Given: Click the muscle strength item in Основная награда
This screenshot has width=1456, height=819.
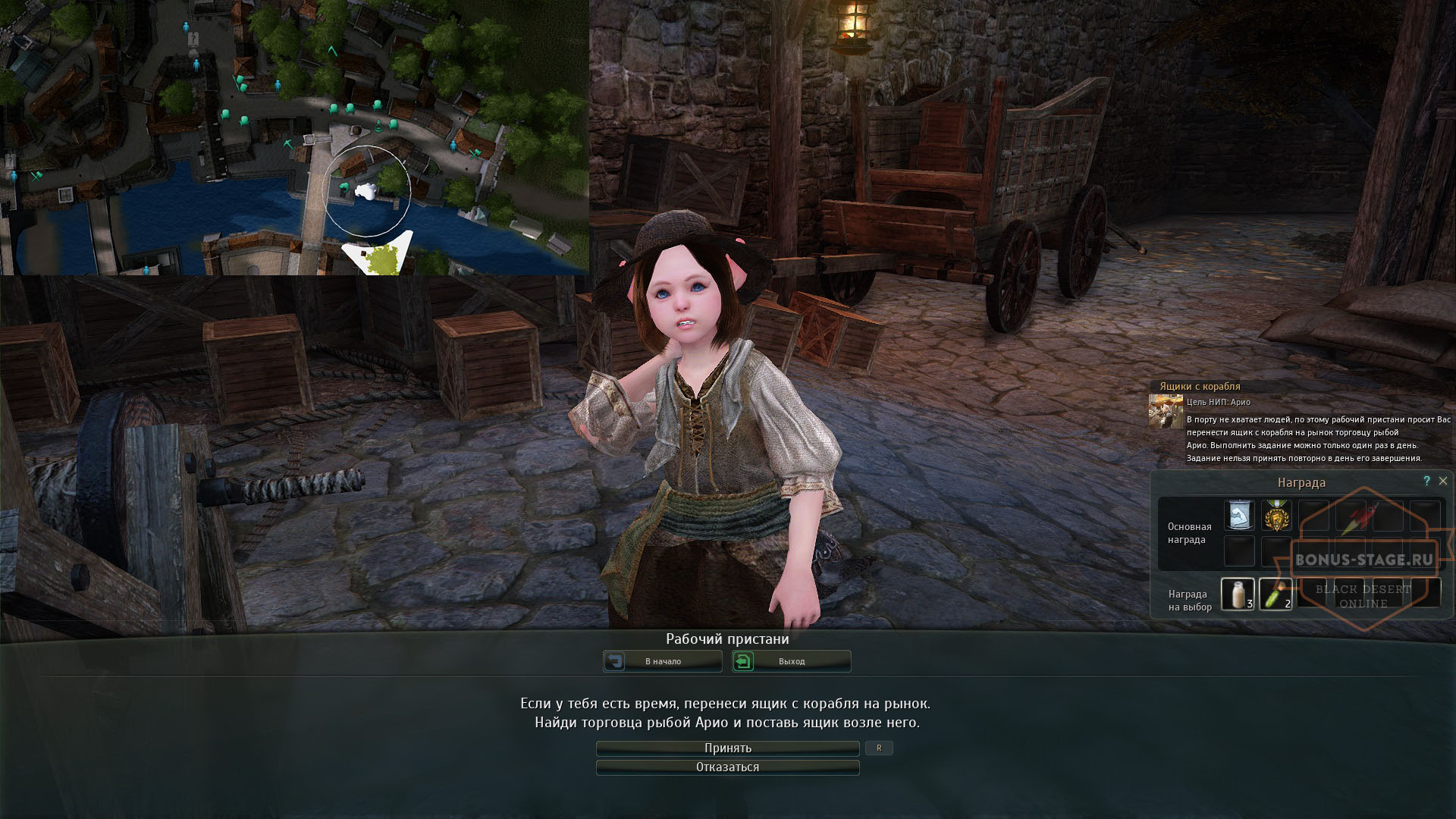Looking at the screenshot, I should coord(1238,516).
